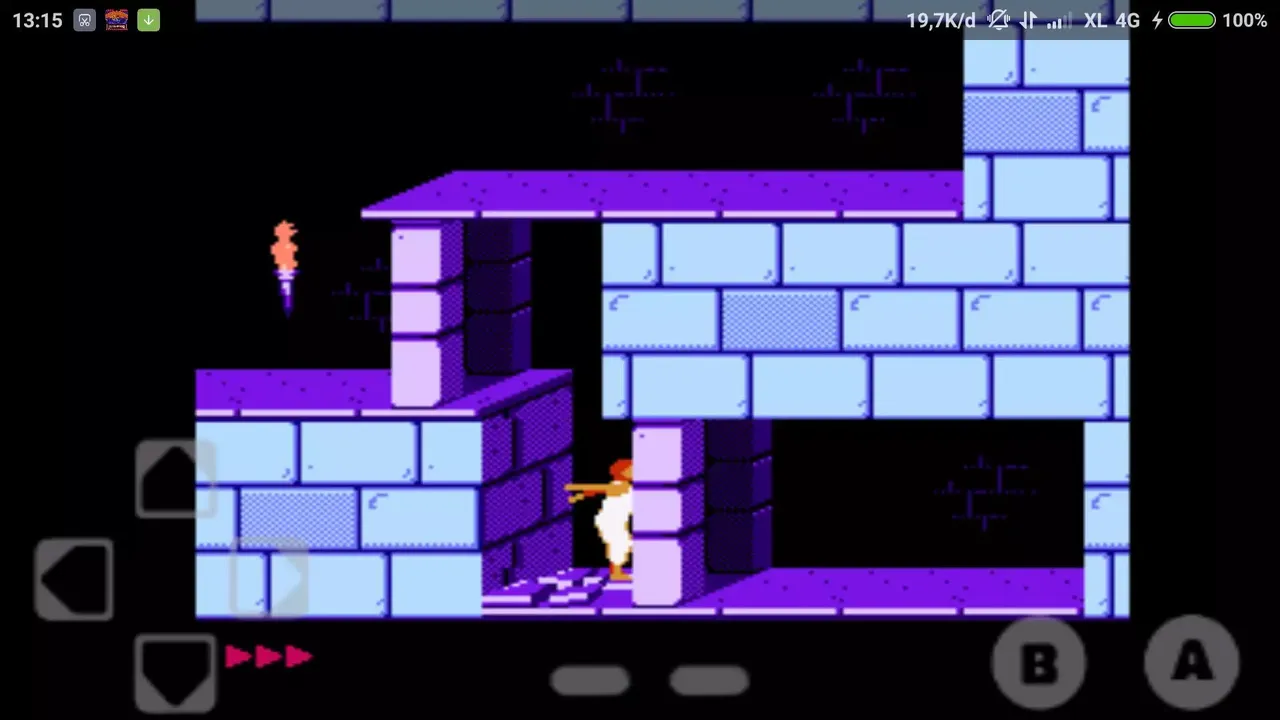Tap the data speed readout 19,7K/d
1280x720 pixels.
pyautogui.click(x=938, y=20)
